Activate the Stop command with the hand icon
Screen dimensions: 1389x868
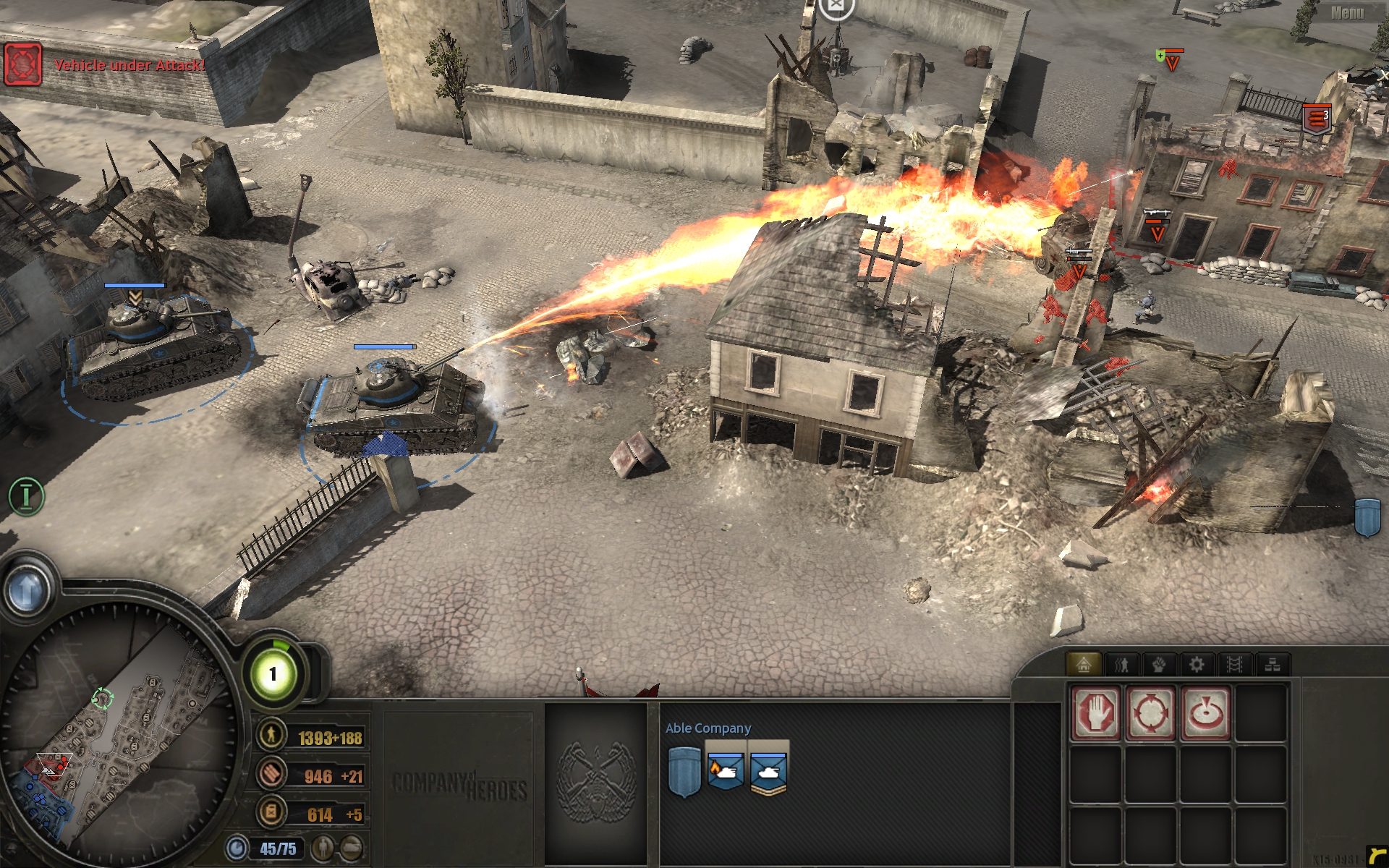pyautogui.click(x=1096, y=713)
